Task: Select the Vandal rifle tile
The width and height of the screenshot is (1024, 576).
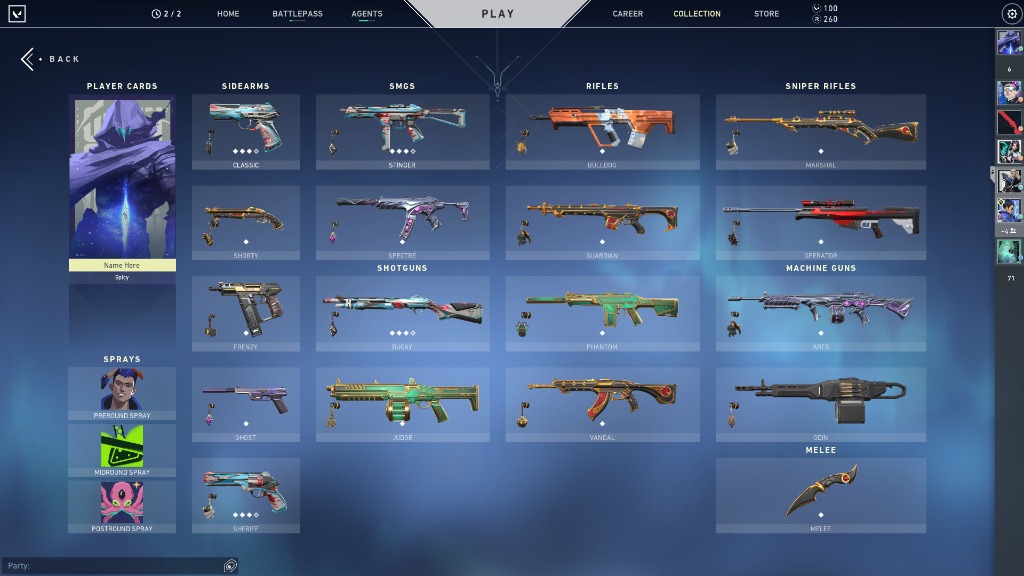Action: tap(603, 404)
